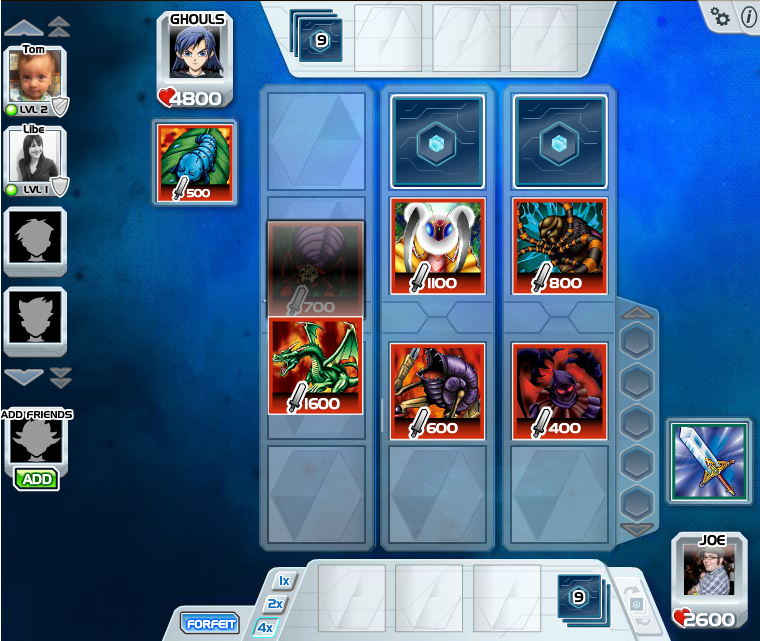Image resolution: width=760 pixels, height=641 pixels.
Task: Click your deck showing 9 cards
Action: [578, 597]
